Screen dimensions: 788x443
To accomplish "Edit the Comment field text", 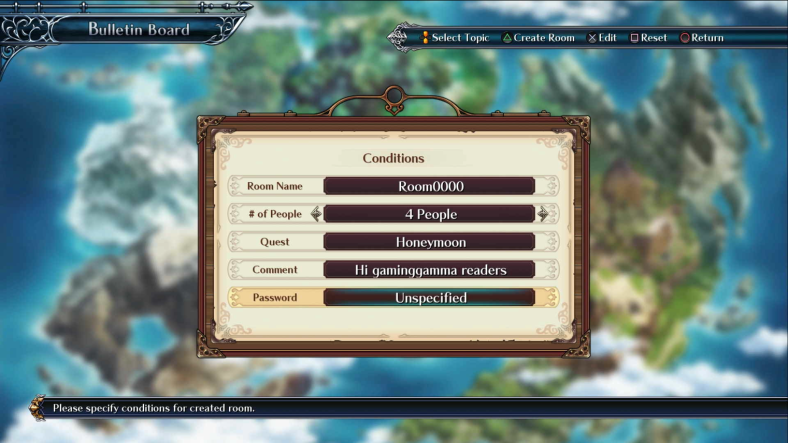I will [x=429, y=270].
